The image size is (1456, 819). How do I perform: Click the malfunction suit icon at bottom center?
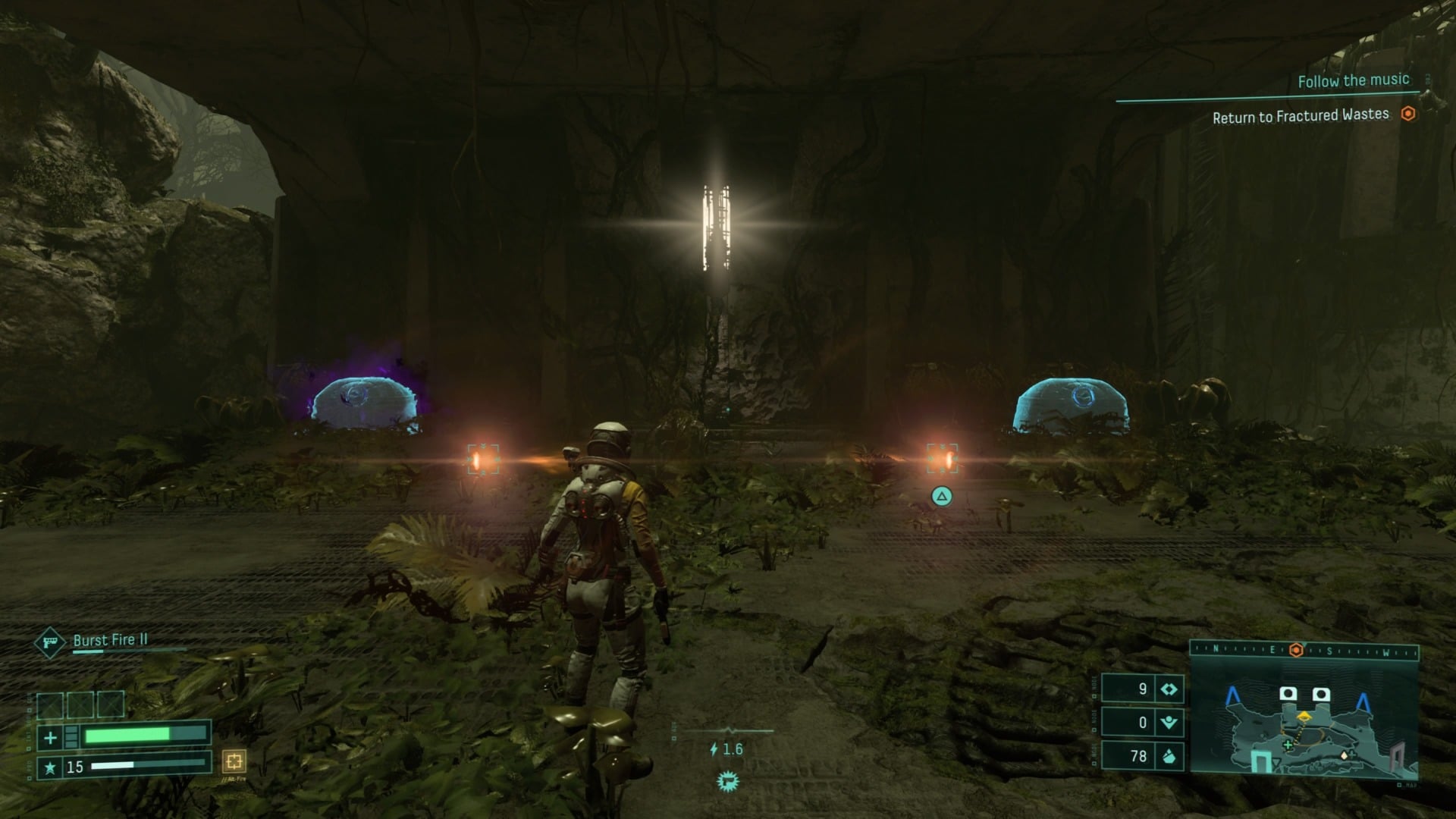(728, 781)
